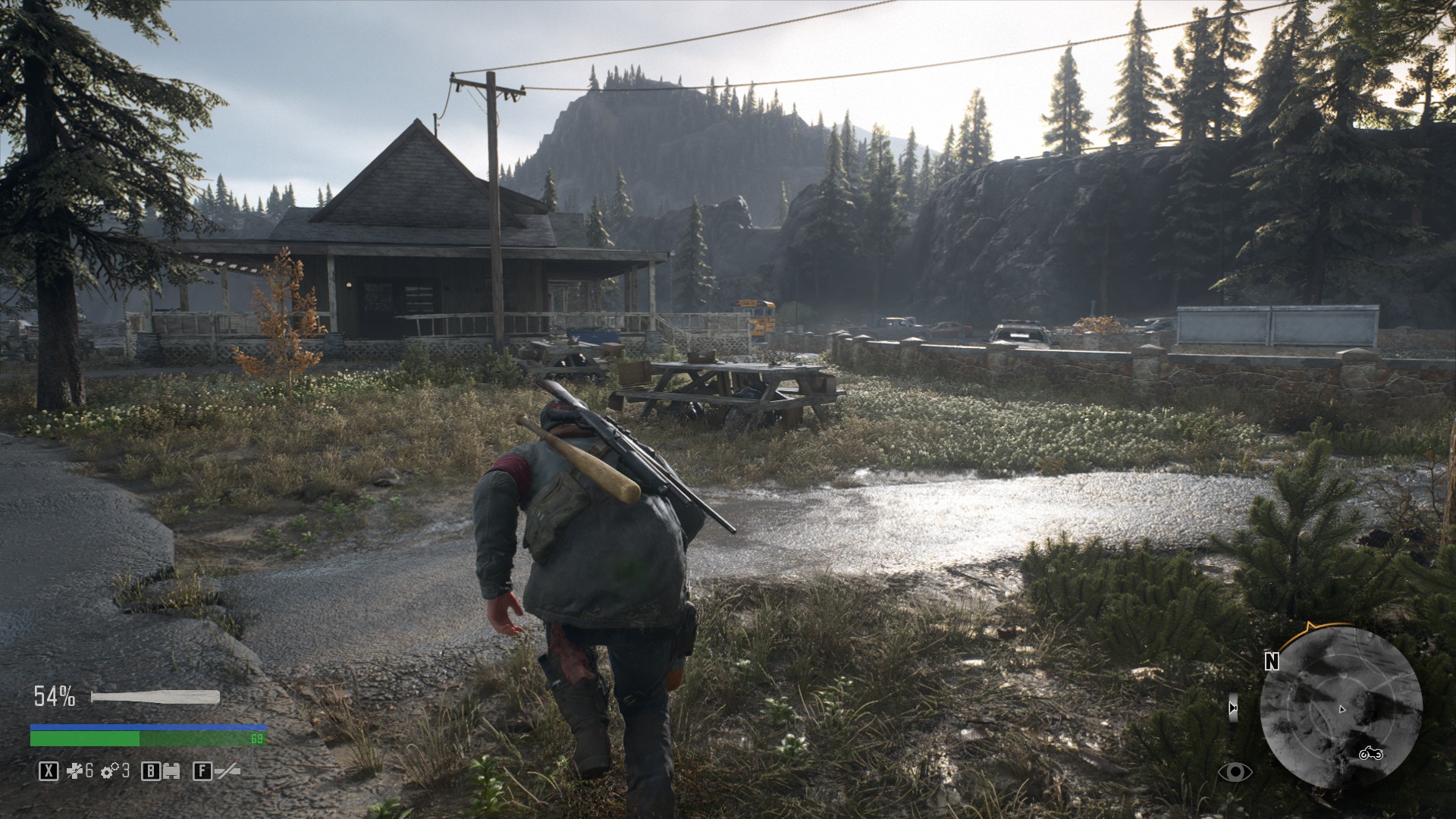The height and width of the screenshot is (819, 1456).
Task: Select the noise level indicator beside minimap
Action: pyautogui.click(x=1233, y=708)
